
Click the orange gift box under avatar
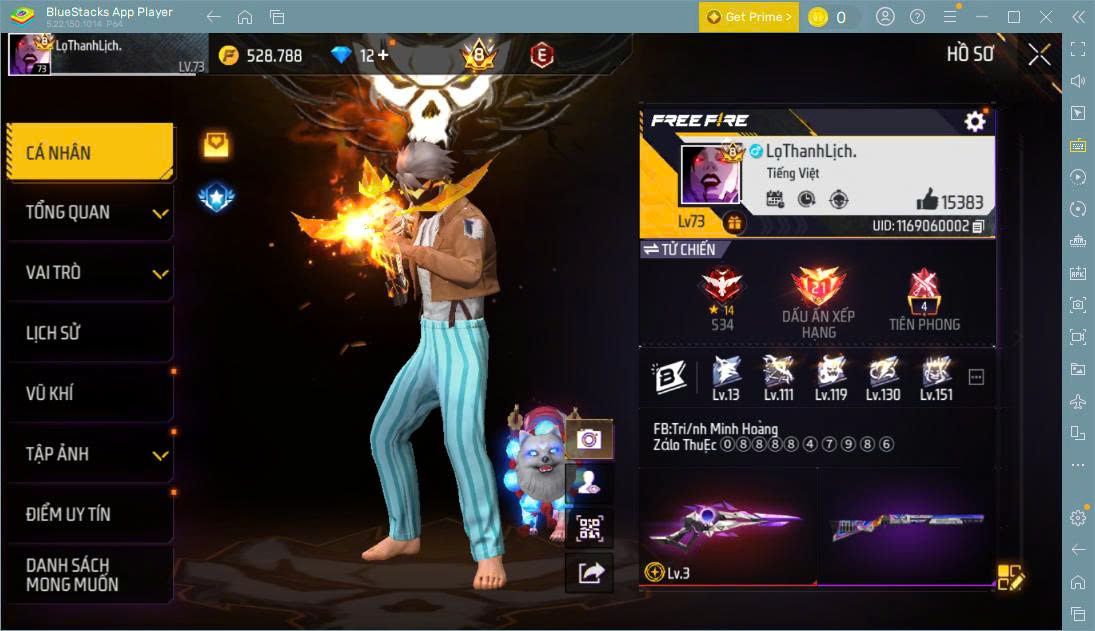pos(735,223)
